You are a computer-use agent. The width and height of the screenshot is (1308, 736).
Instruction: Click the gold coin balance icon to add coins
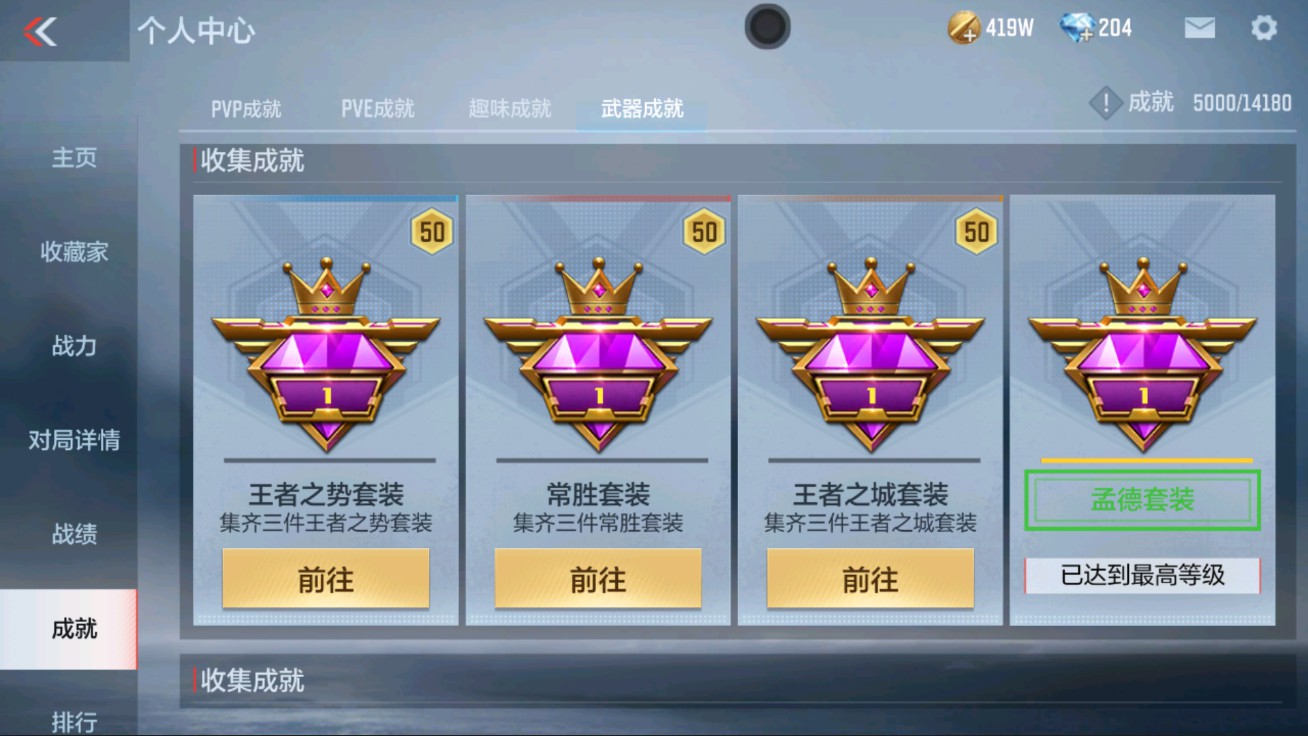click(x=963, y=27)
